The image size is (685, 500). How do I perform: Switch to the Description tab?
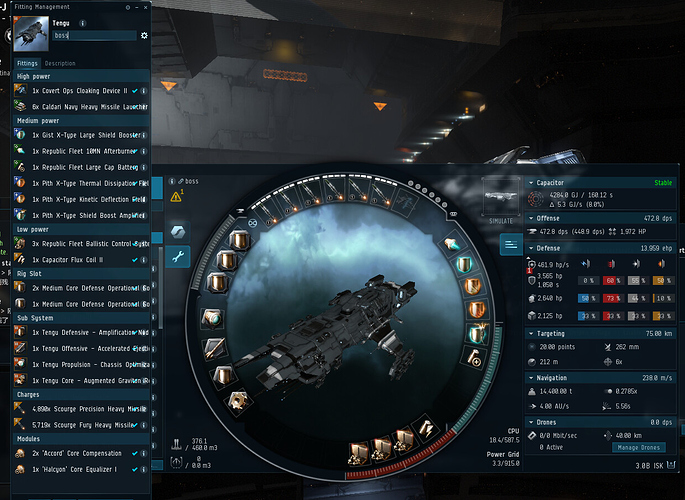60,63
